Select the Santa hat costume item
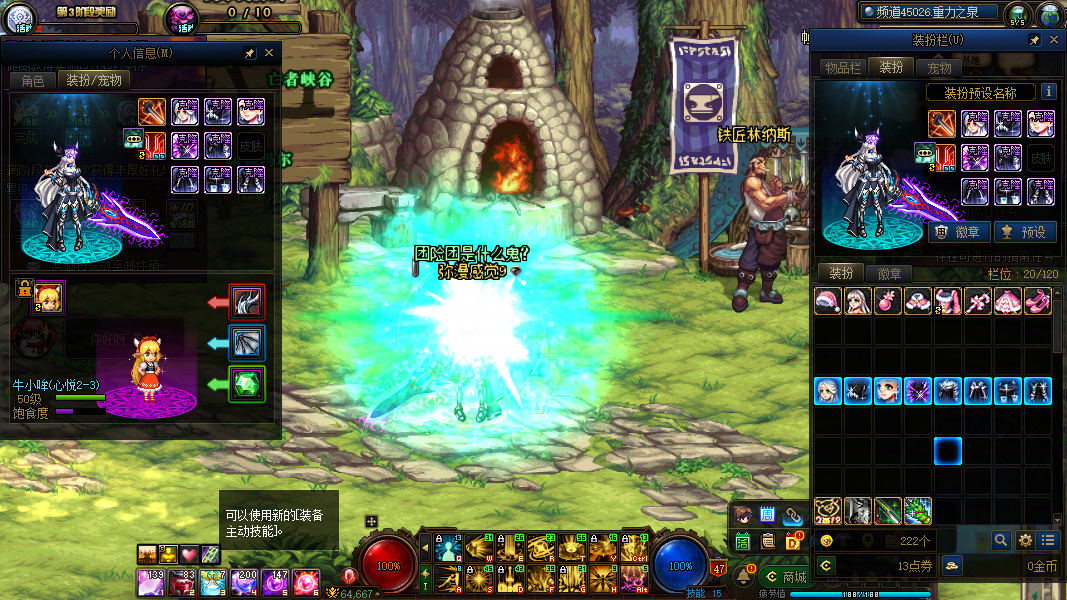 coord(827,302)
